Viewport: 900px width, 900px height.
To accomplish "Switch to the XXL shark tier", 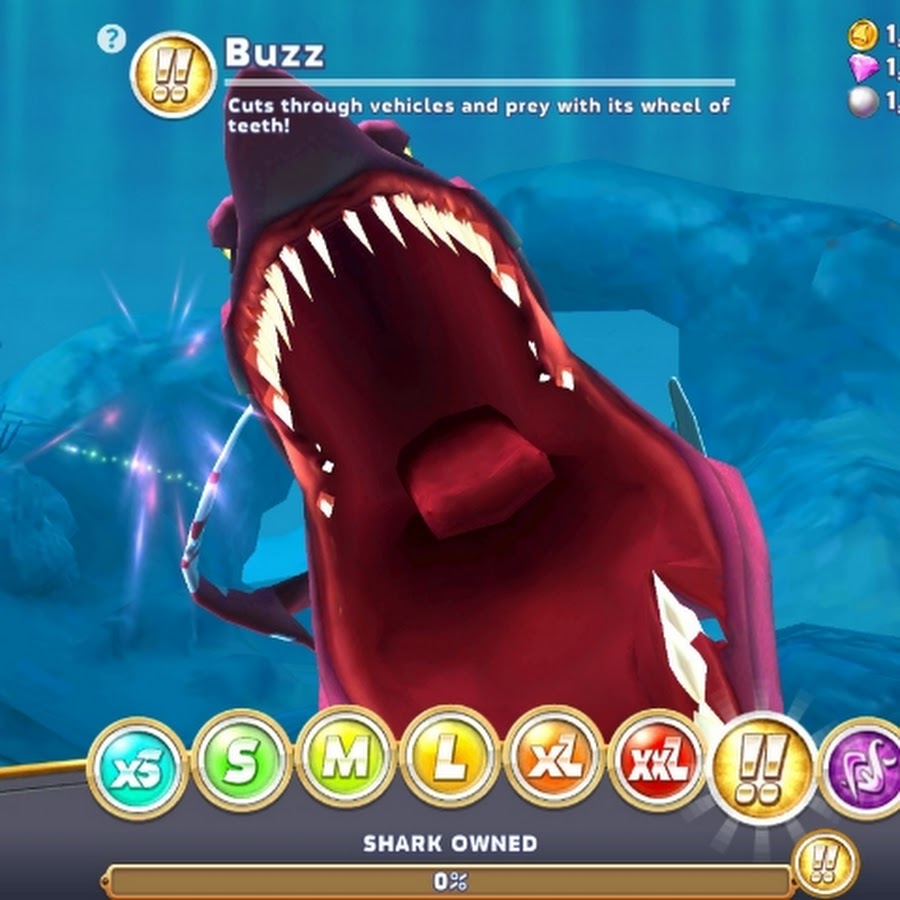I will coord(658,765).
